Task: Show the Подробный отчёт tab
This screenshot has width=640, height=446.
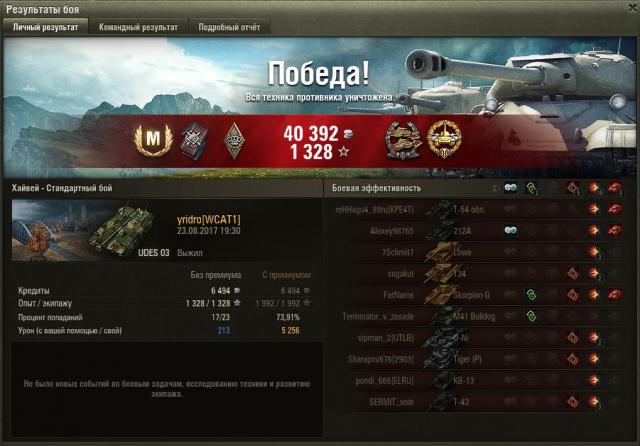Action: [229, 28]
